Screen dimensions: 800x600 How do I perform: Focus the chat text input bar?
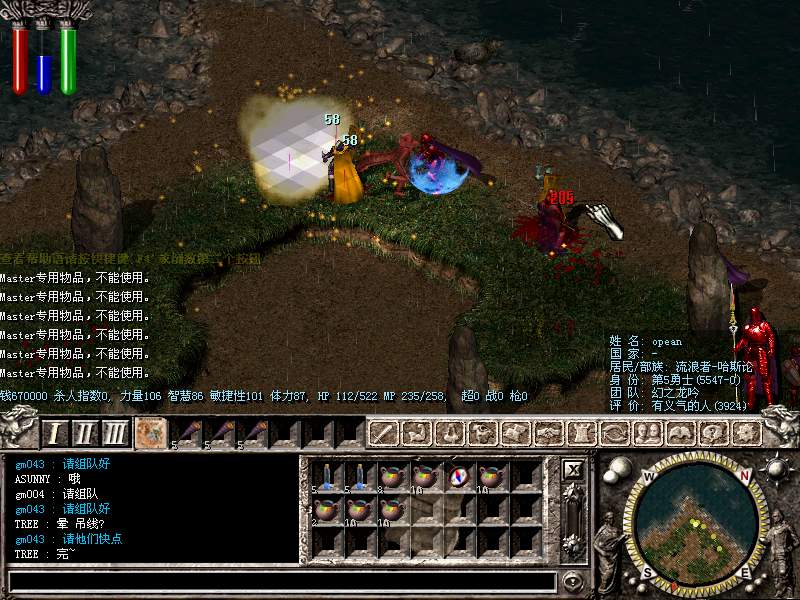point(282,581)
